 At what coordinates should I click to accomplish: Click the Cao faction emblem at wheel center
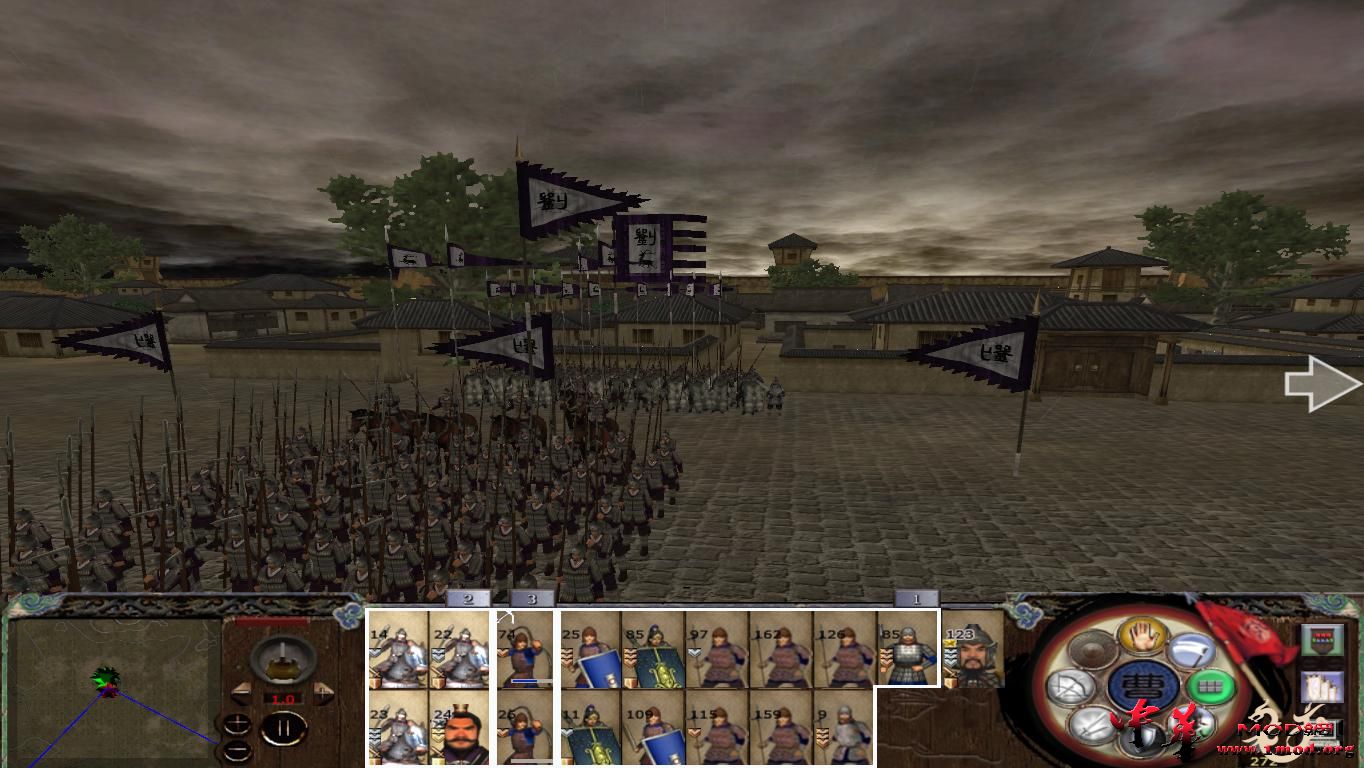1141,683
